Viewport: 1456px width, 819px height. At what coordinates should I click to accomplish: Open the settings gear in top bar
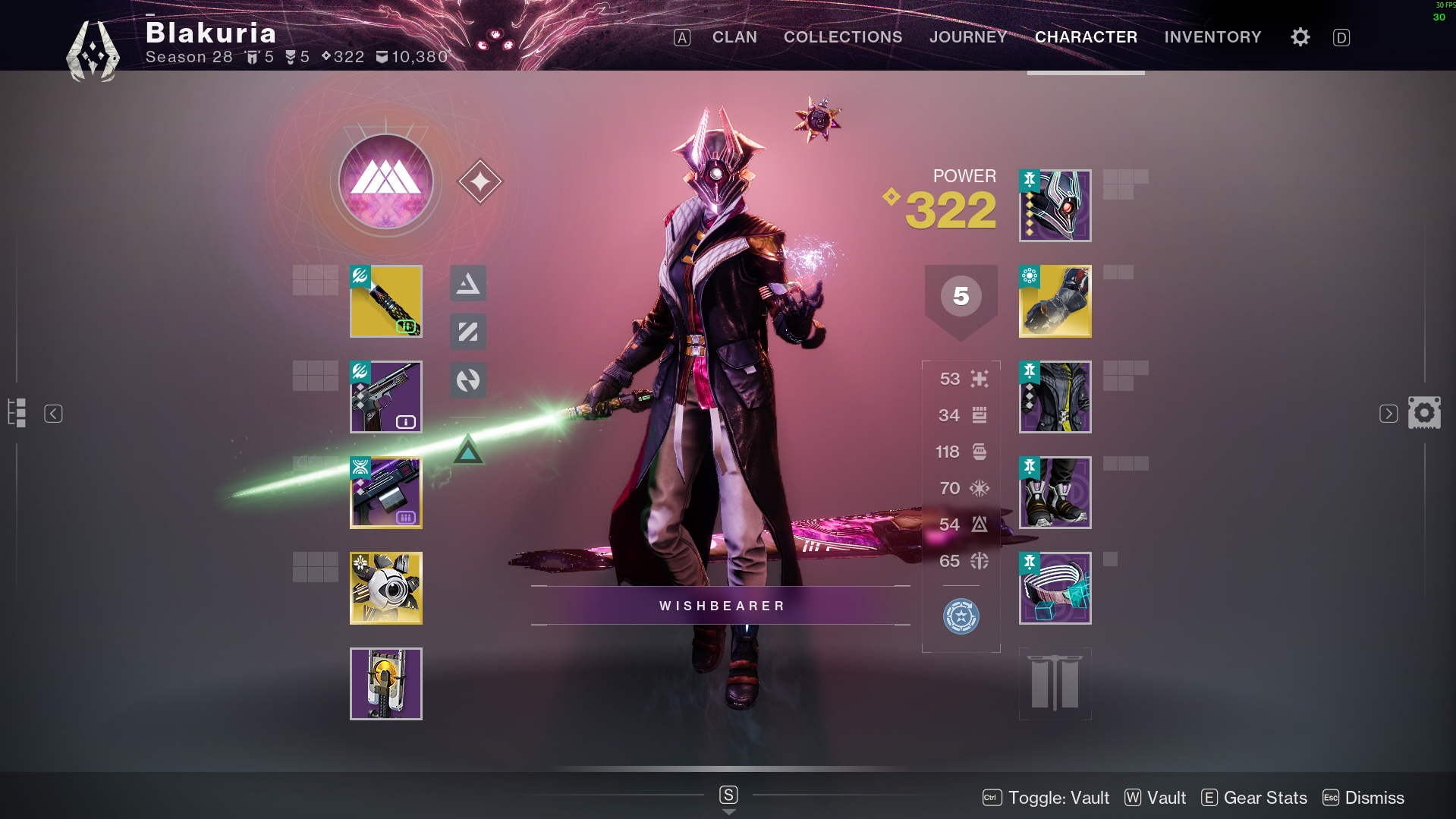click(1300, 37)
